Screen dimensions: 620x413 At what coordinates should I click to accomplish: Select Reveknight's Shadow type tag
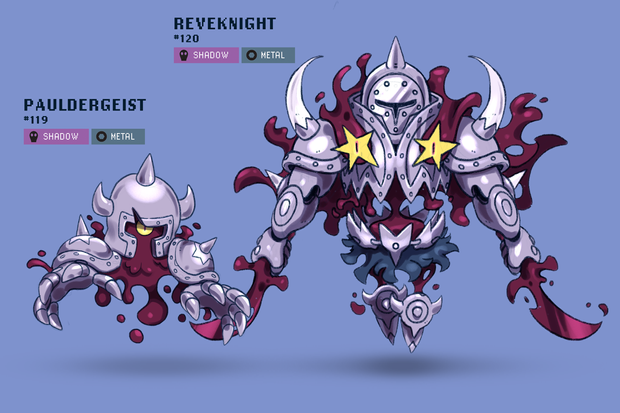point(206,55)
